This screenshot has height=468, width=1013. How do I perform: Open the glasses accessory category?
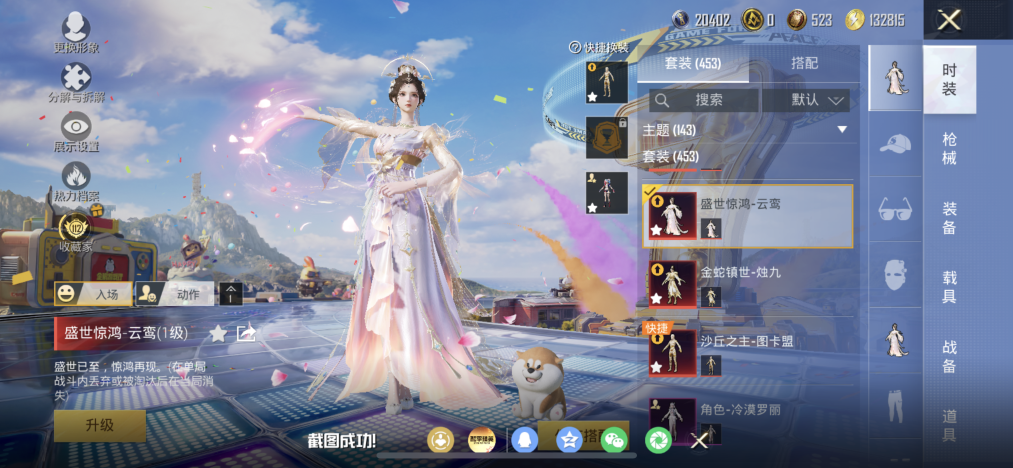(x=895, y=210)
